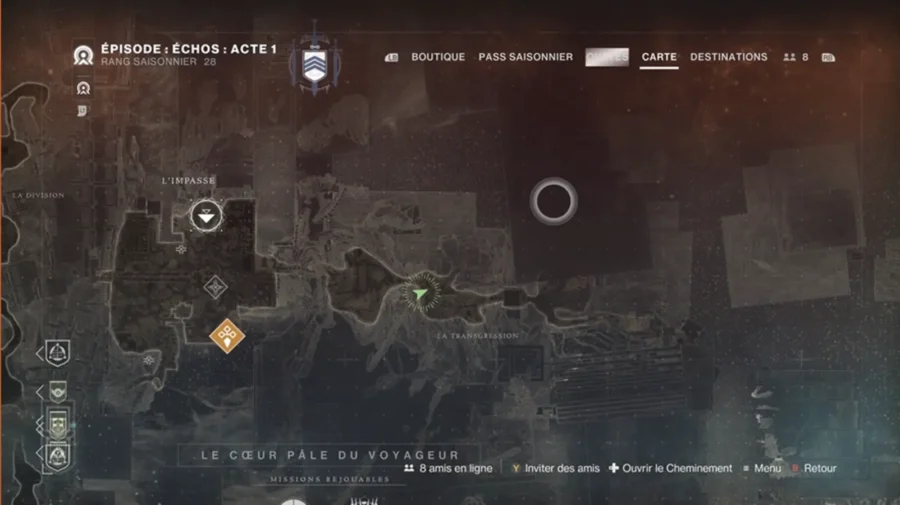The width and height of the screenshot is (900, 505).
Task: Select the green player arrow marker
Action: pos(420,293)
